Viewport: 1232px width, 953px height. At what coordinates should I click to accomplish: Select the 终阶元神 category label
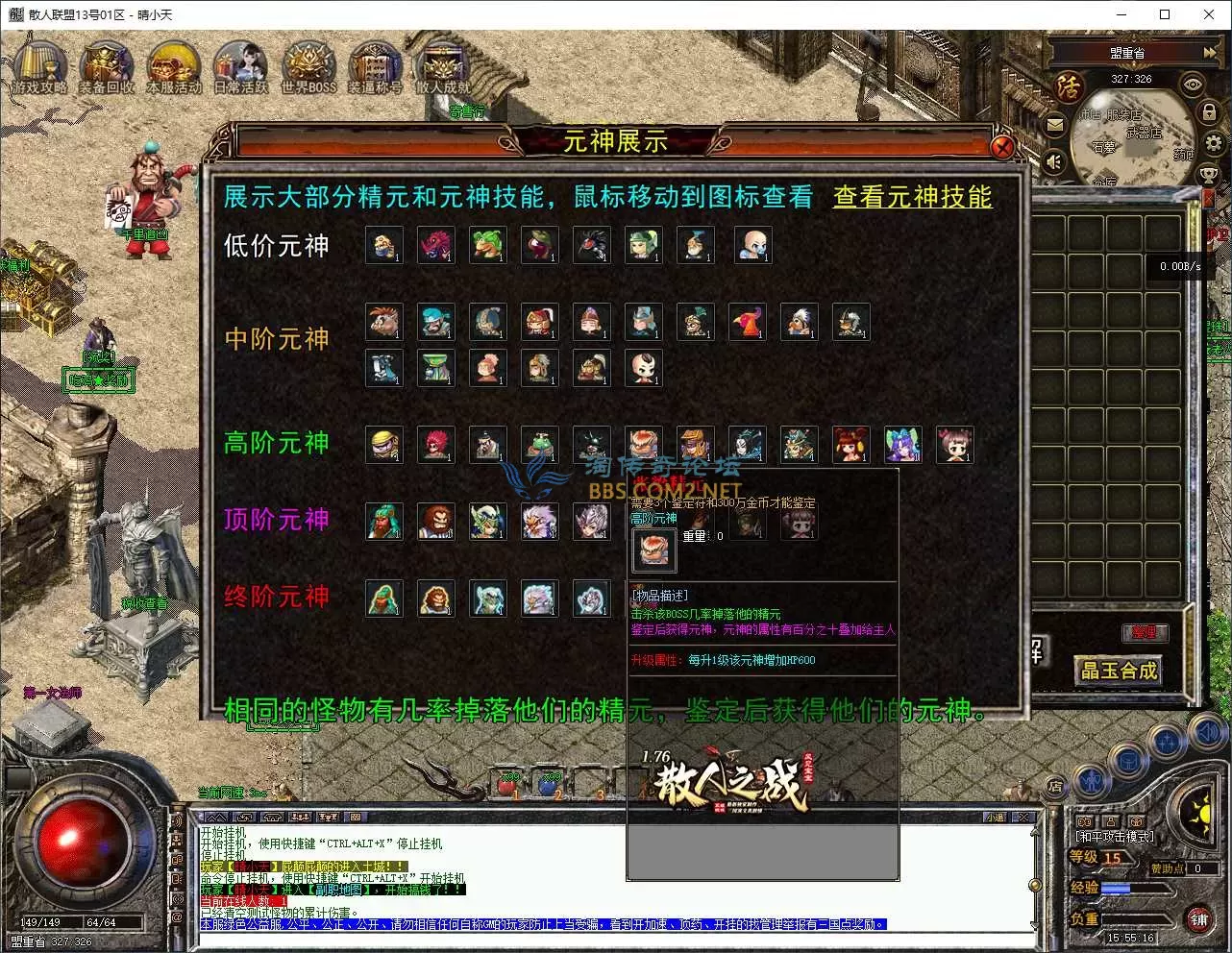coord(276,598)
